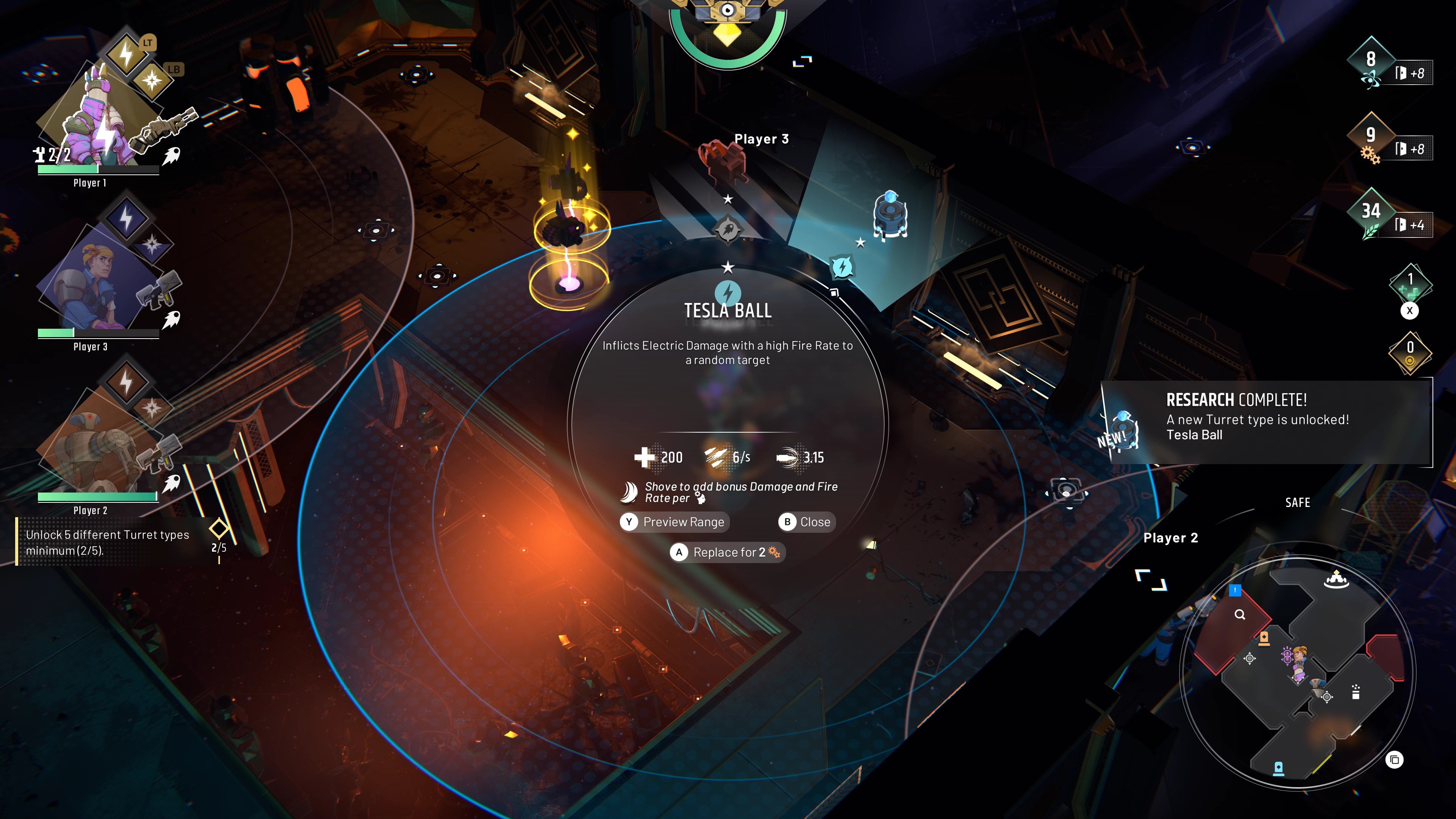Click the fire rate icon showing 6/s
Image resolution: width=1456 pixels, height=819 pixels.
(715, 458)
